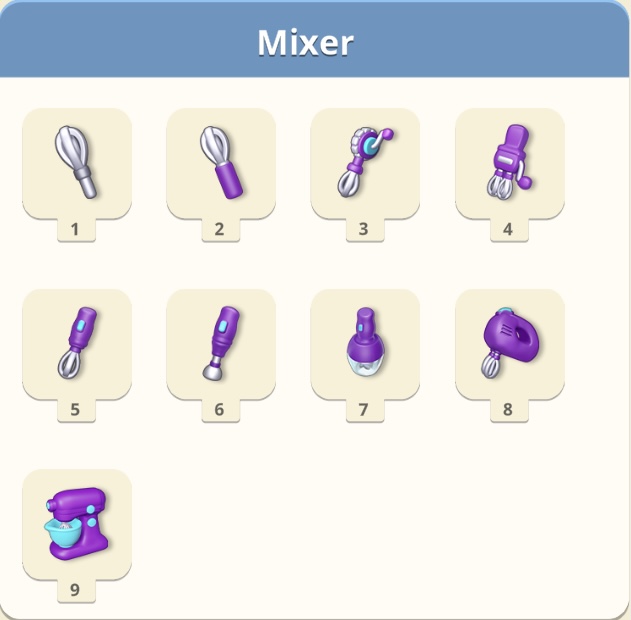The height and width of the screenshot is (620, 631).
Task: Click the level 5 electric whisk wand
Action: pos(76,342)
